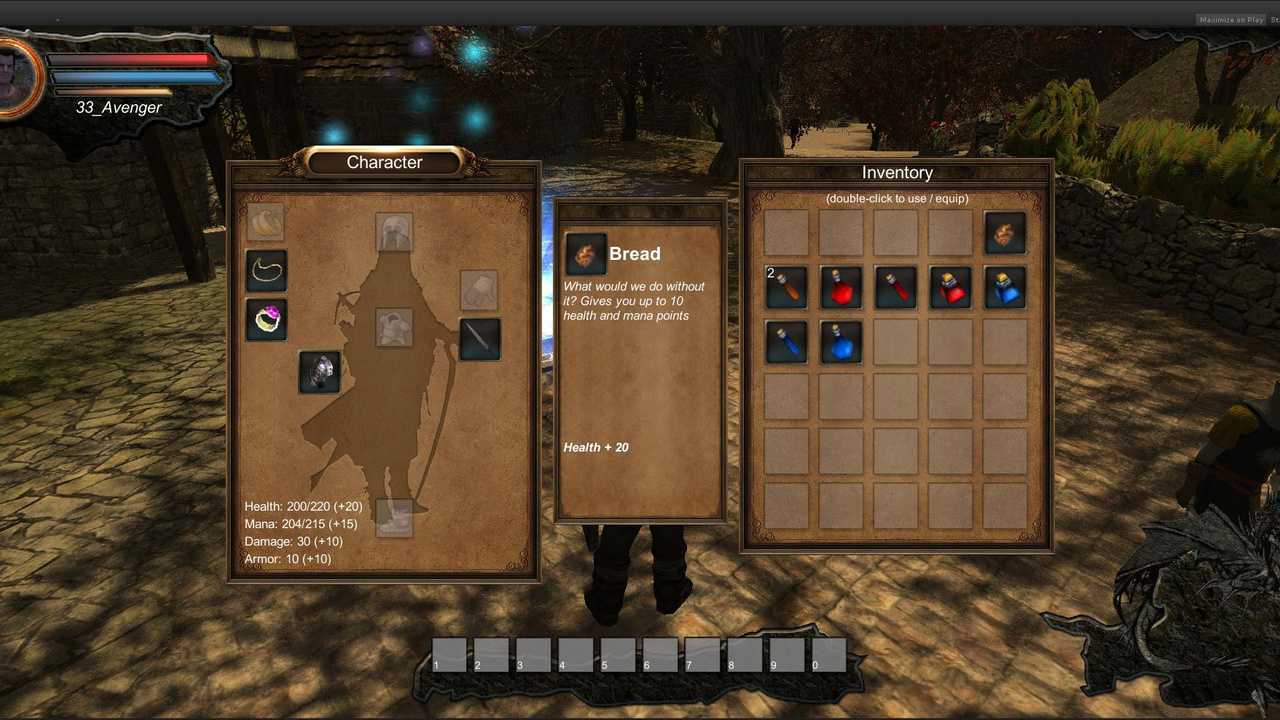The width and height of the screenshot is (1280, 720).
Task: Choose the thin red vial
Action: coord(896,287)
